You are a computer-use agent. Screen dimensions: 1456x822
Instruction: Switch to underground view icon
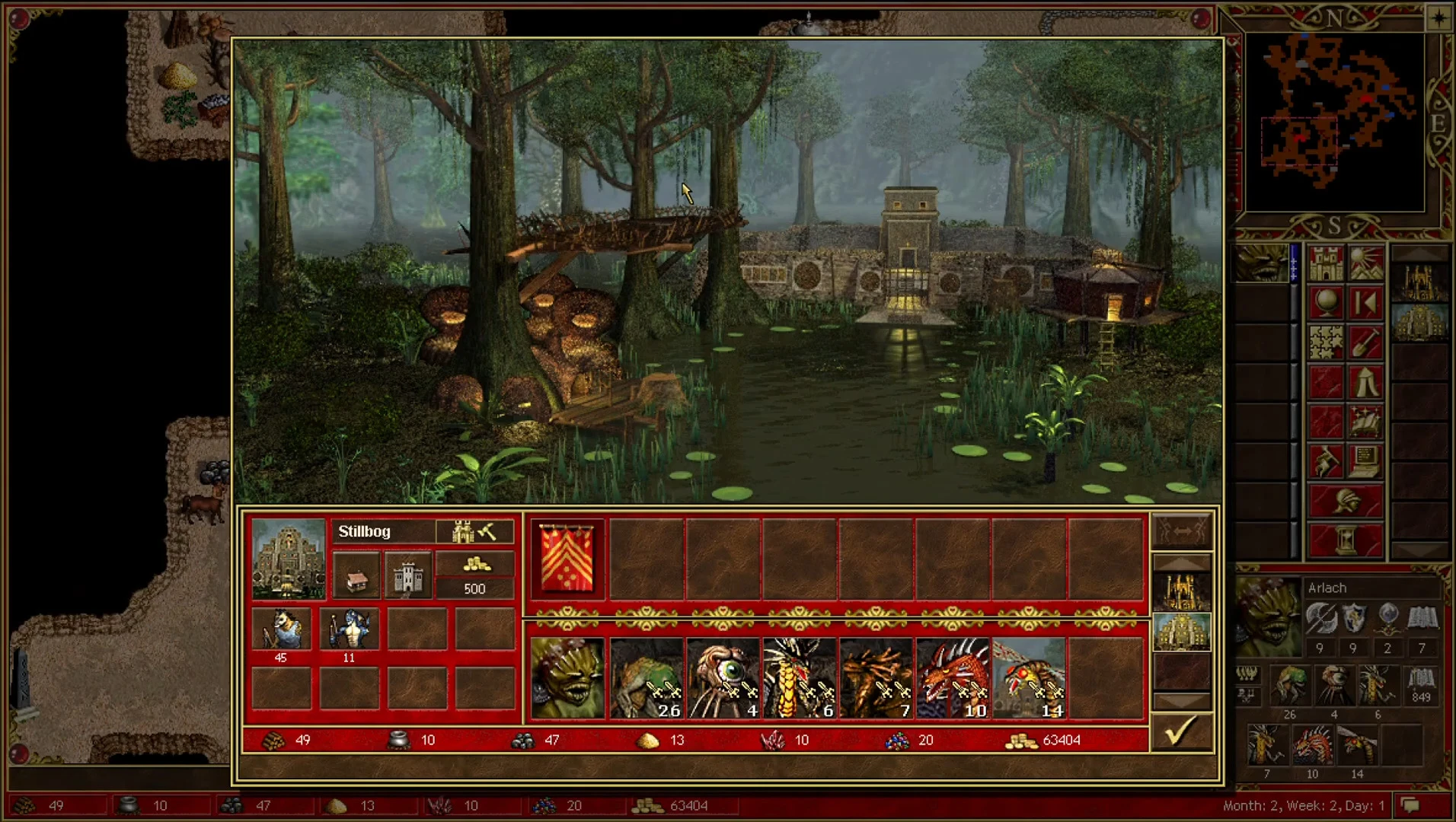[x=1366, y=263]
